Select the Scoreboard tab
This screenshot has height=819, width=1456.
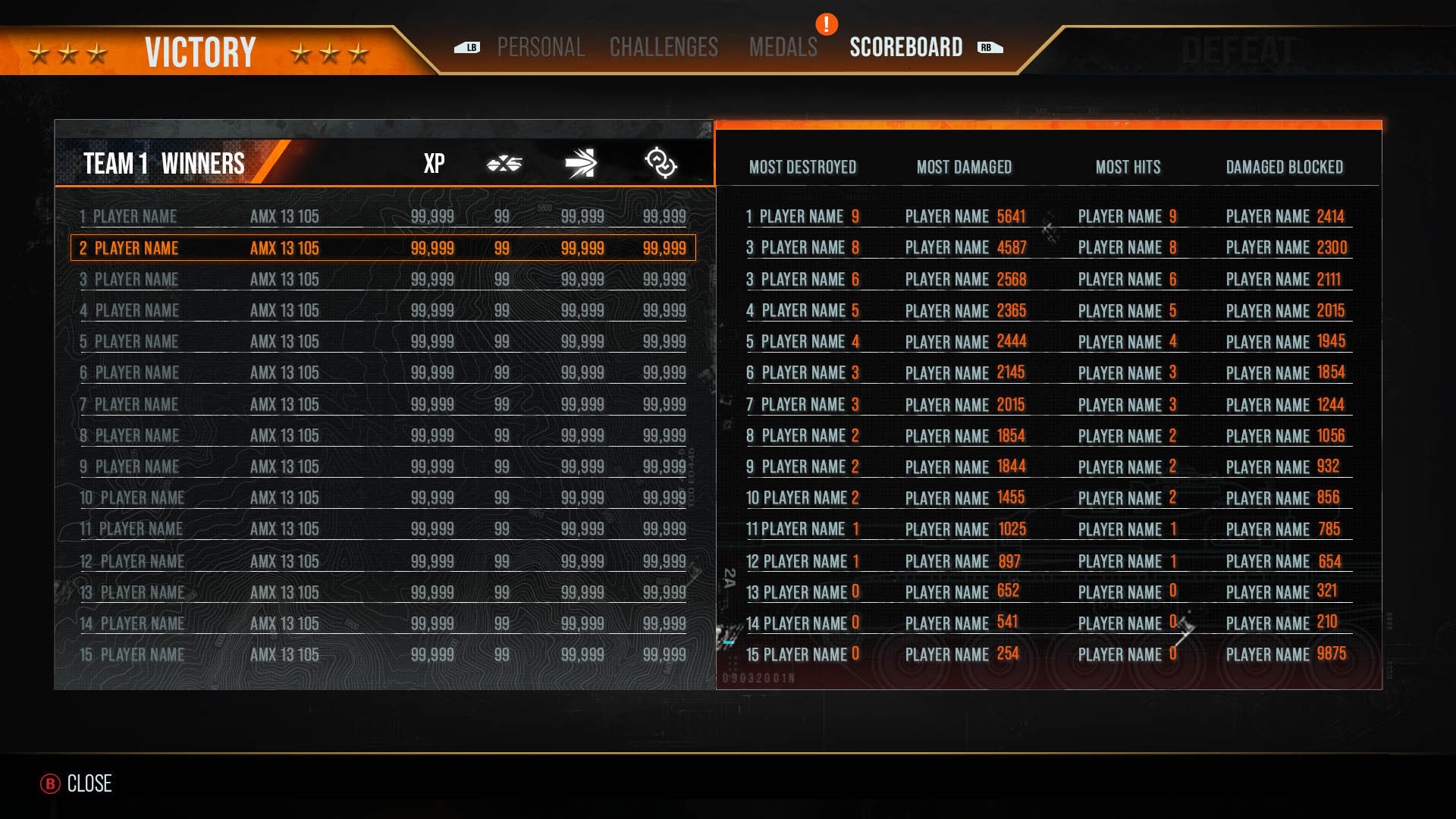pyautogui.click(x=905, y=48)
